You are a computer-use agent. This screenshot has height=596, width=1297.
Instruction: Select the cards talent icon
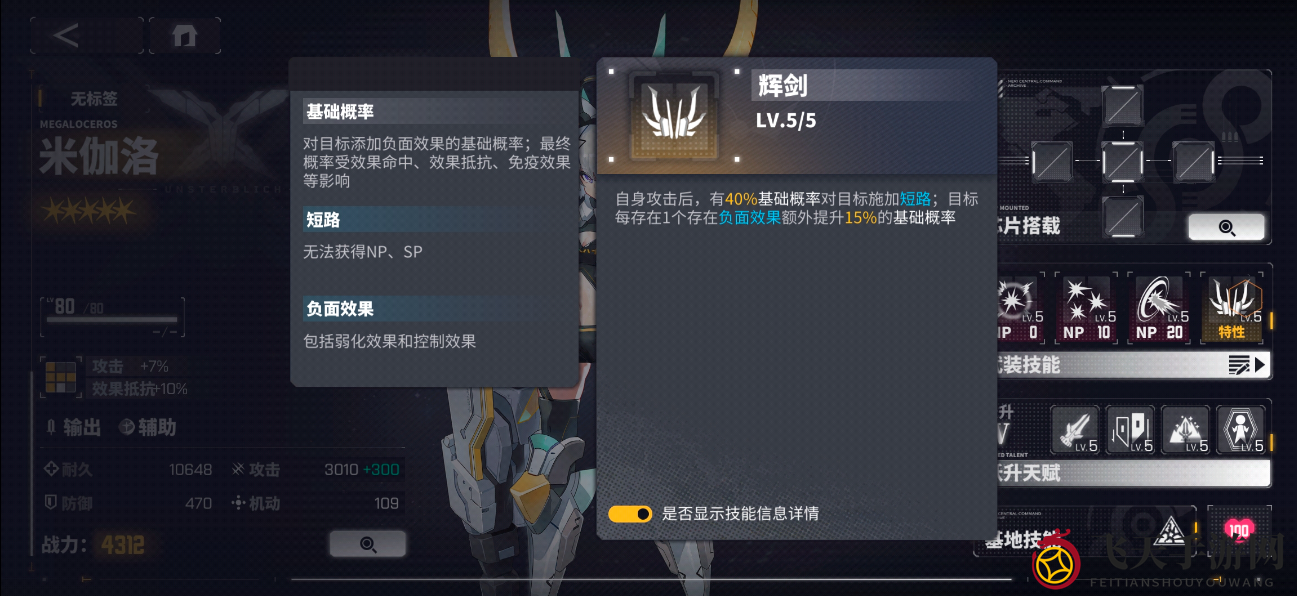click(x=1130, y=430)
